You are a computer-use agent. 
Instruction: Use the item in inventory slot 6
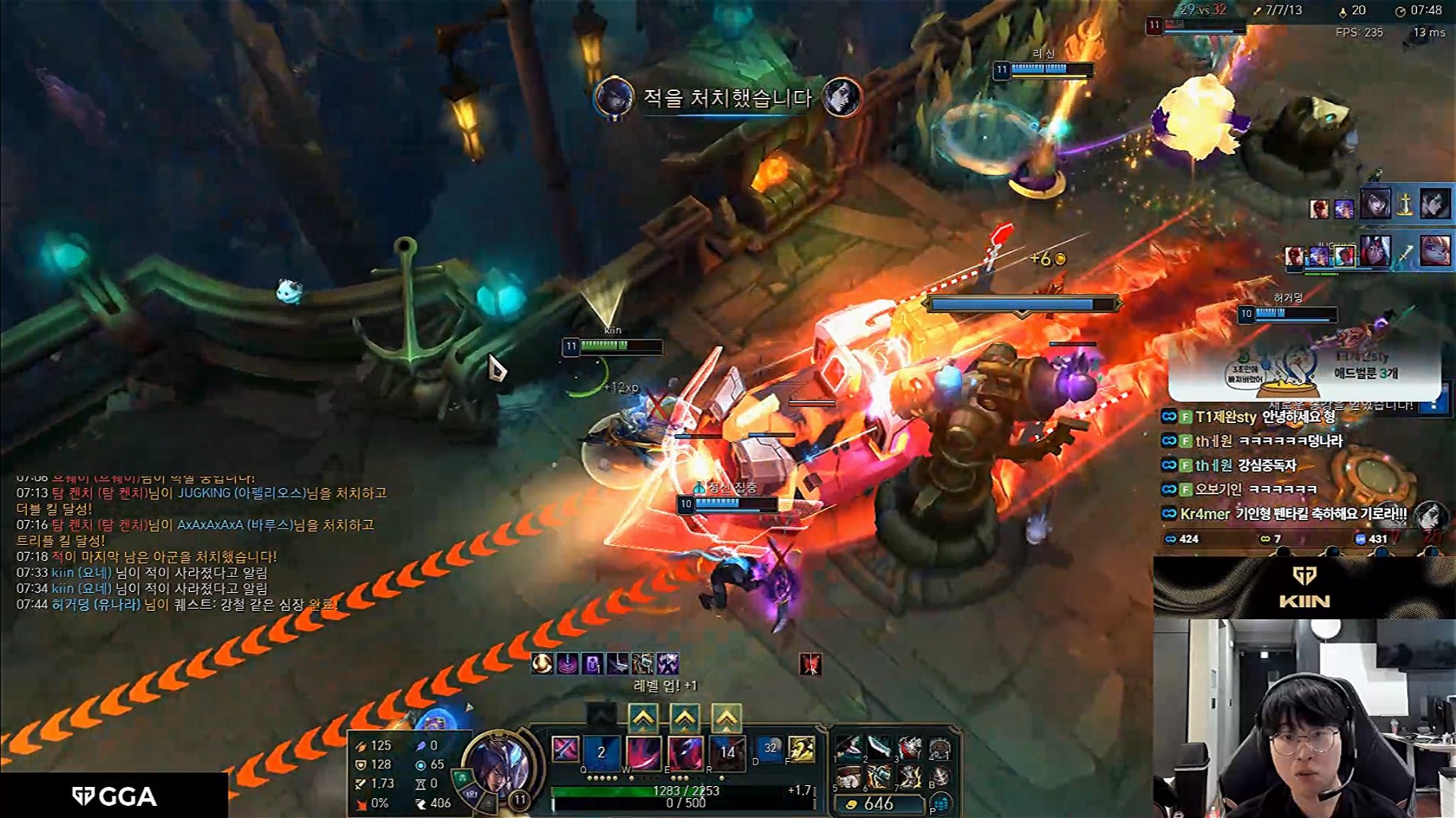pyautogui.click(x=879, y=777)
